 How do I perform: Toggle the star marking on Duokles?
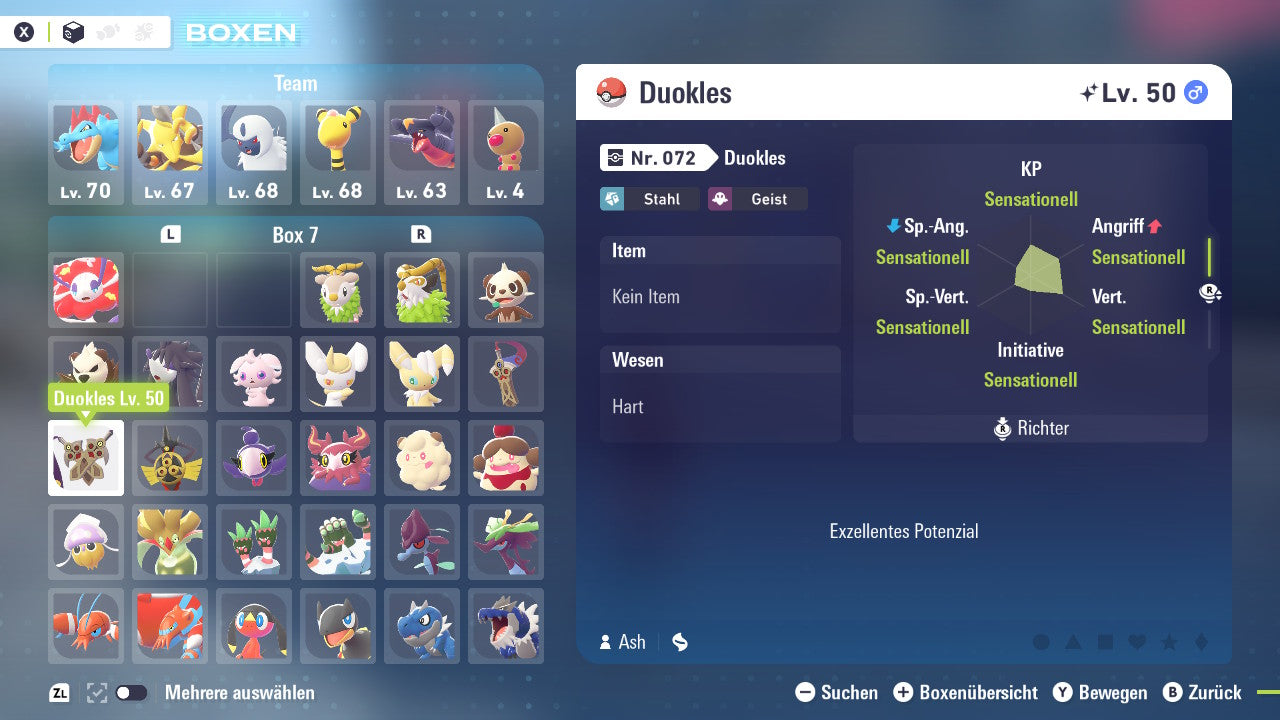[x=1170, y=642]
